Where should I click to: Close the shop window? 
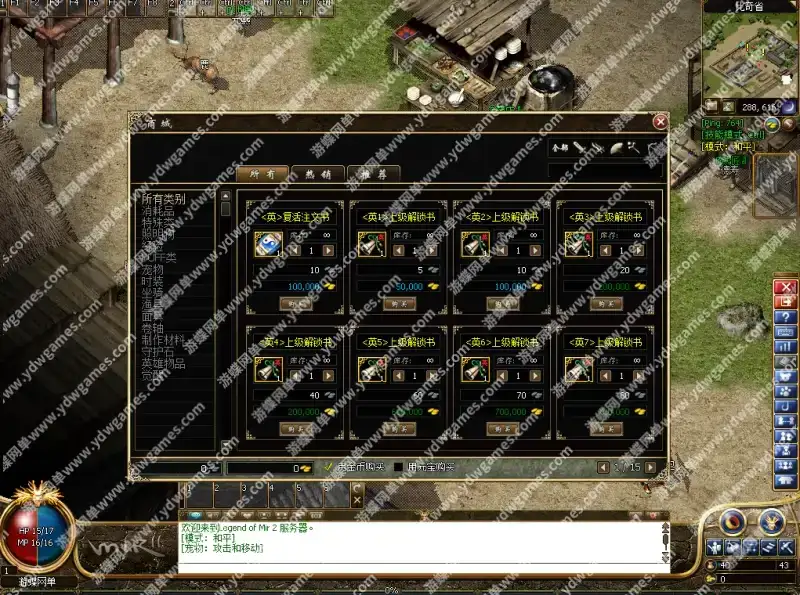click(660, 121)
